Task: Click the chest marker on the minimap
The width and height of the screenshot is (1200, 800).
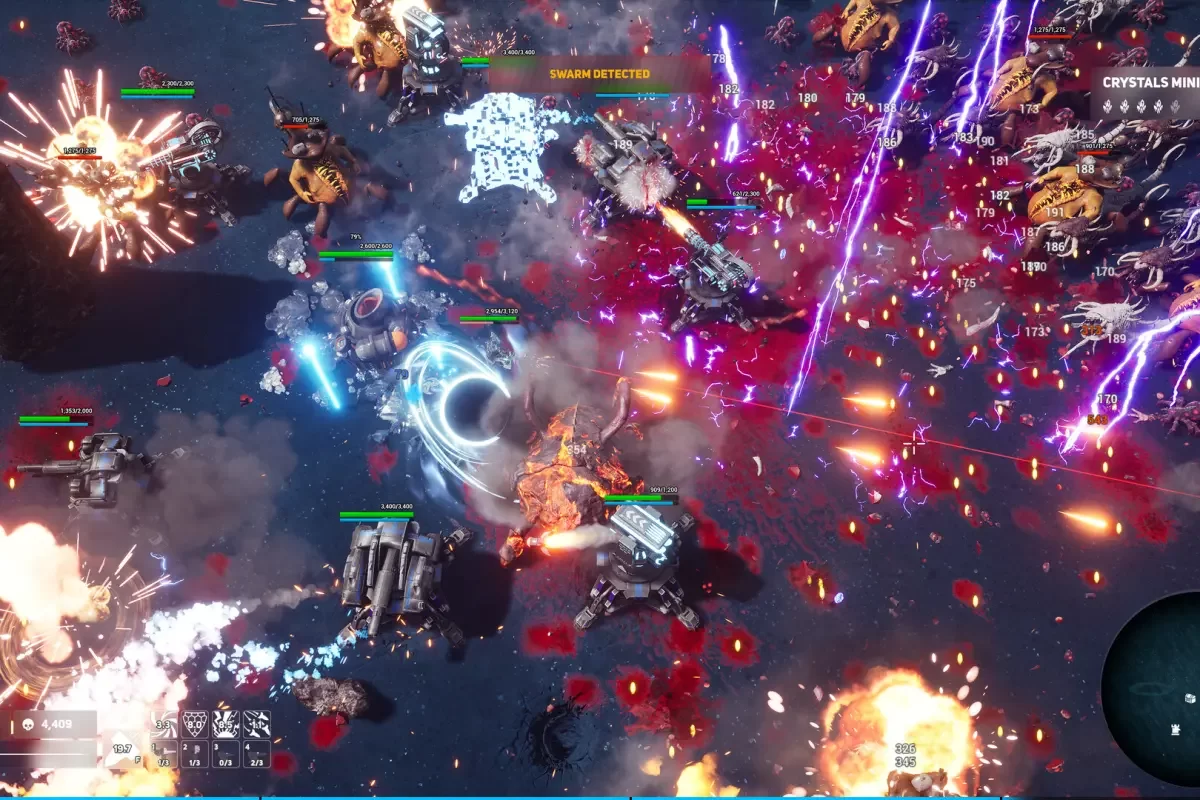Action: pyautogui.click(x=1191, y=697)
